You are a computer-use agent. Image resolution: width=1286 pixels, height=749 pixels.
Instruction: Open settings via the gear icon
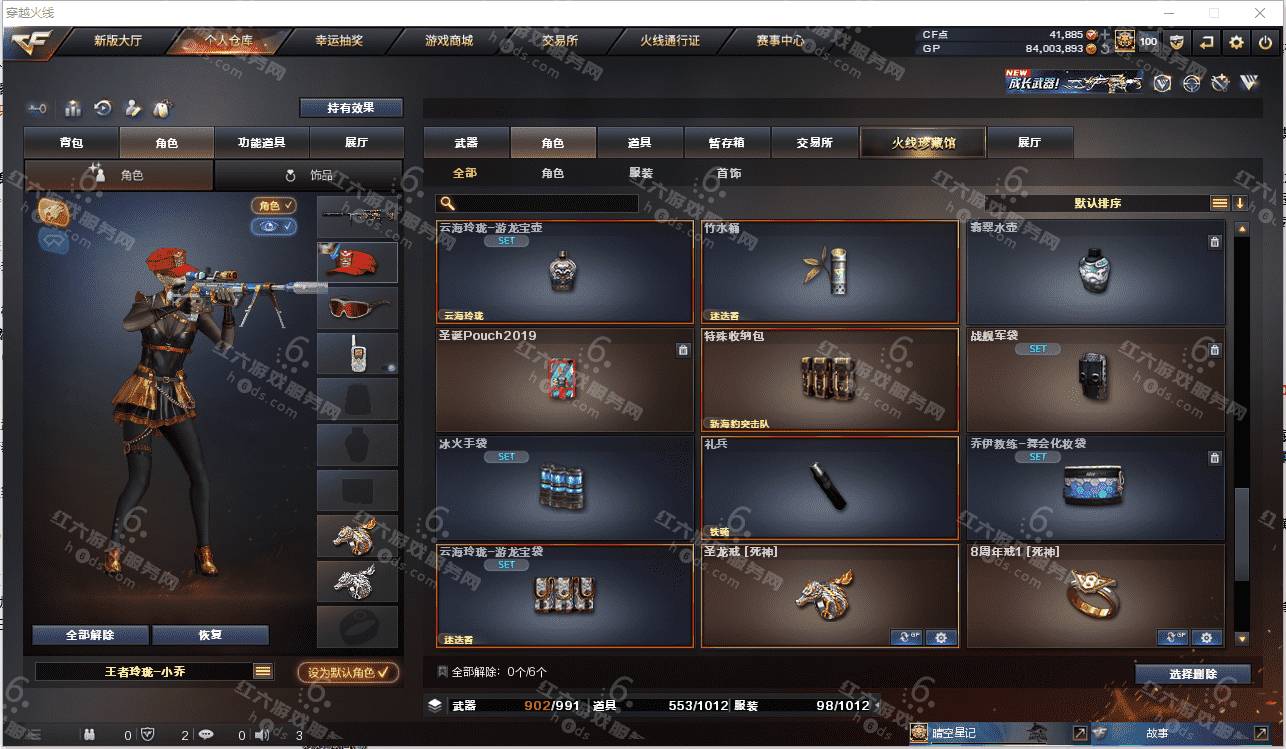click(1237, 42)
